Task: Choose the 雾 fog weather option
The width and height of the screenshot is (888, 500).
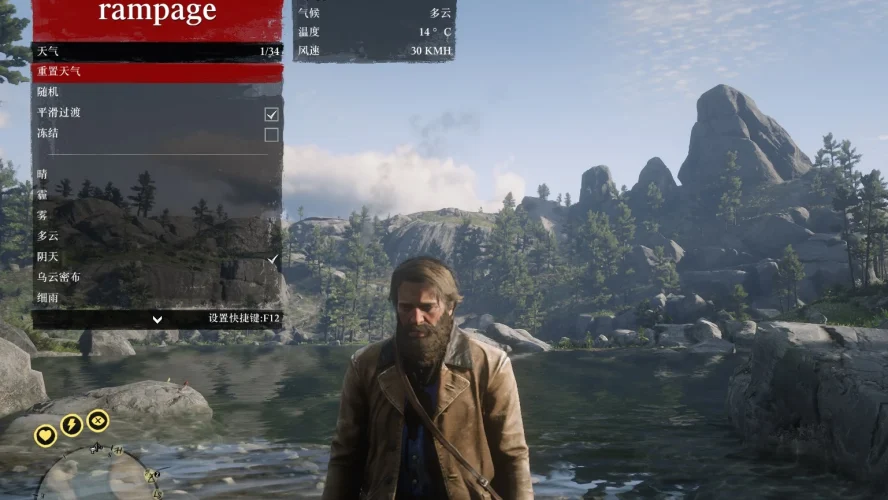Action: tap(157, 216)
